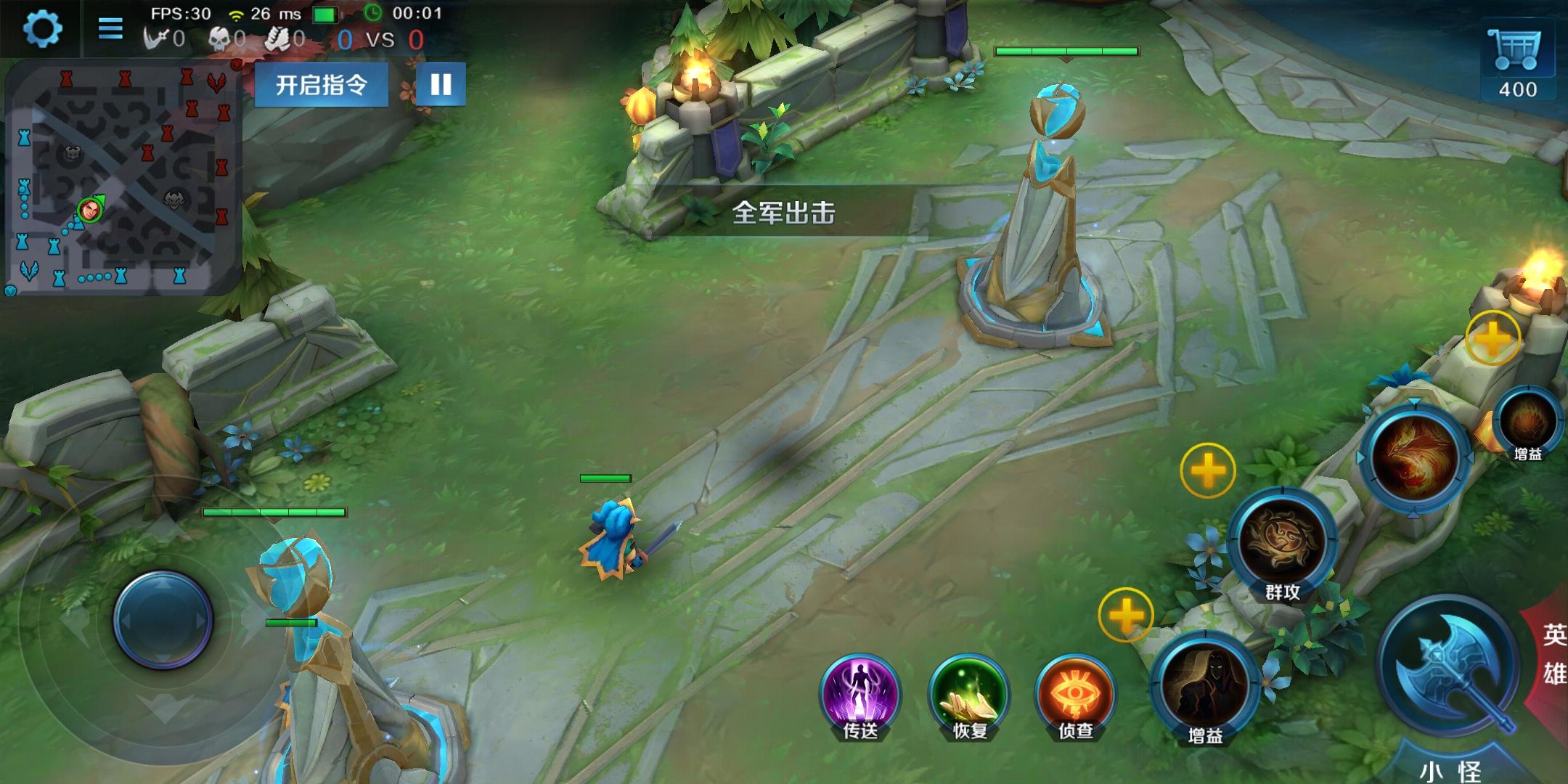Toggle the game pause button

[x=440, y=84]
